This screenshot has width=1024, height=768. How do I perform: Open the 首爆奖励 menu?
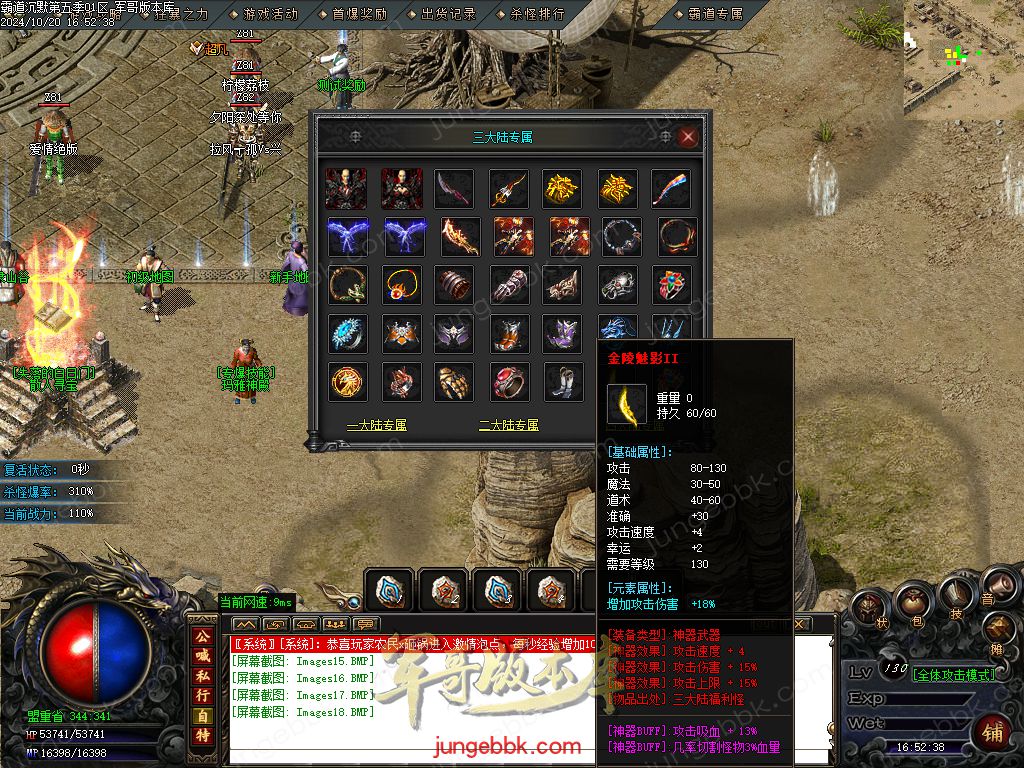[x=359, y=14]
